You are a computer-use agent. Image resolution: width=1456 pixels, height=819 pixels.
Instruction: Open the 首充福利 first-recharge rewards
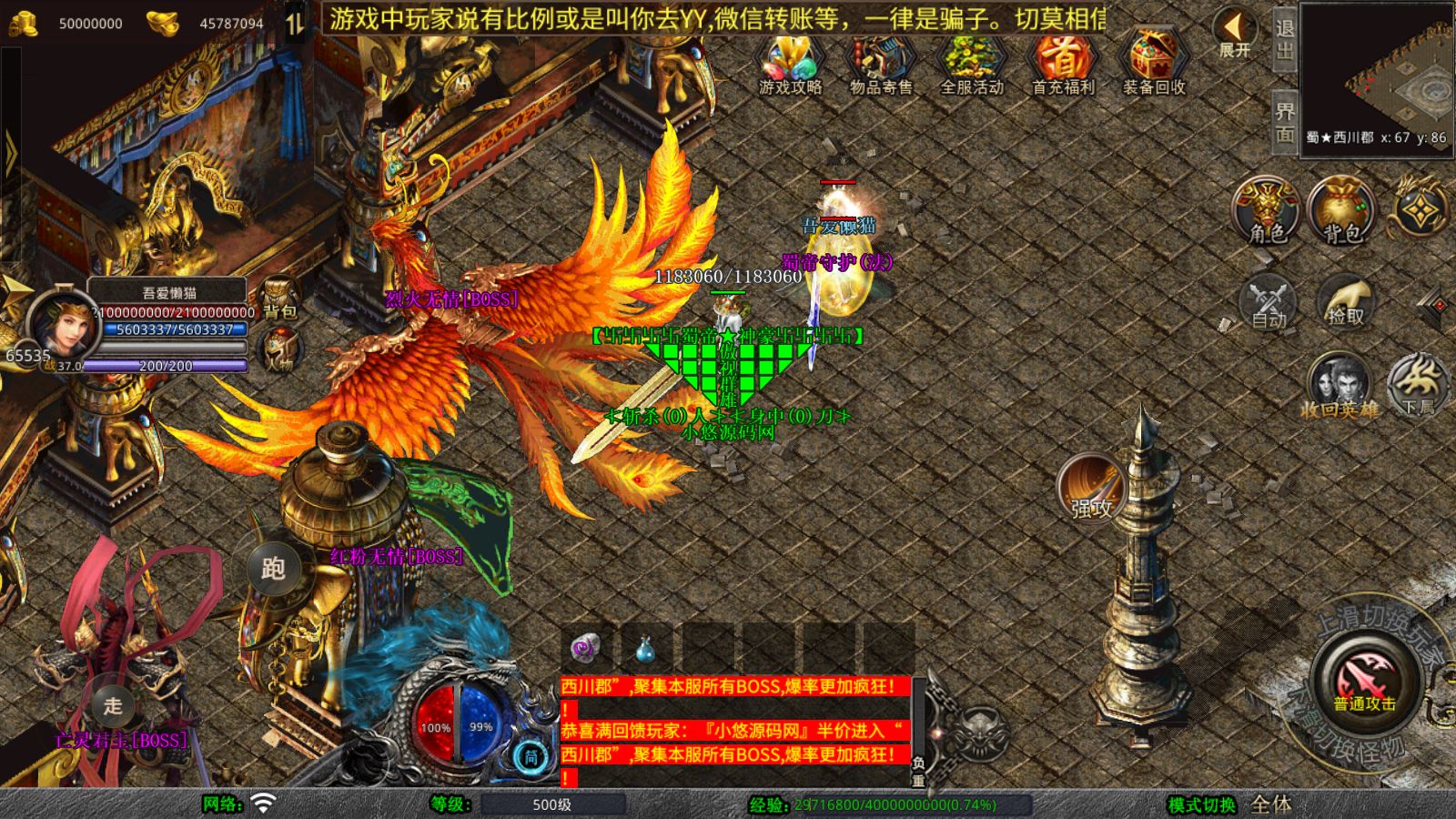point(1062,64)
